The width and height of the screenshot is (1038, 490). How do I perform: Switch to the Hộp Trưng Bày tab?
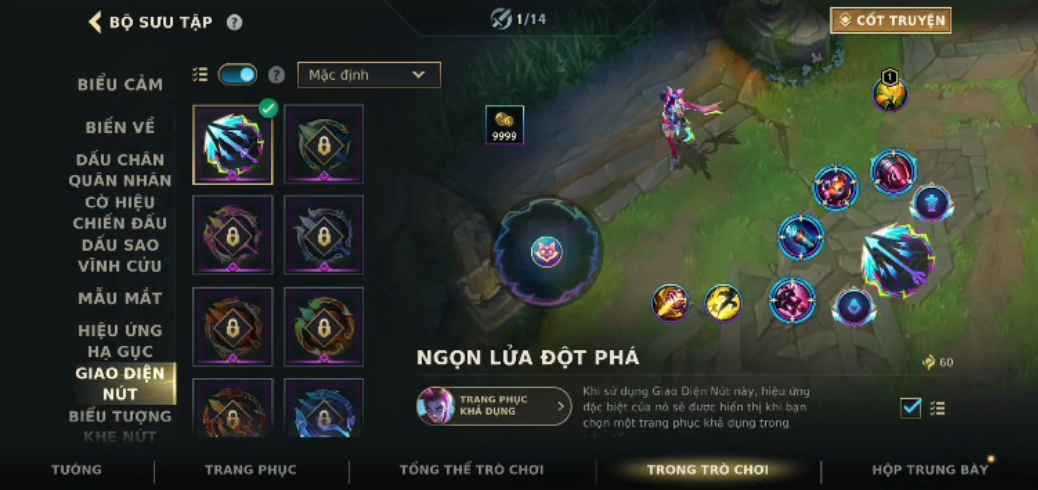[x=929, y=470]
